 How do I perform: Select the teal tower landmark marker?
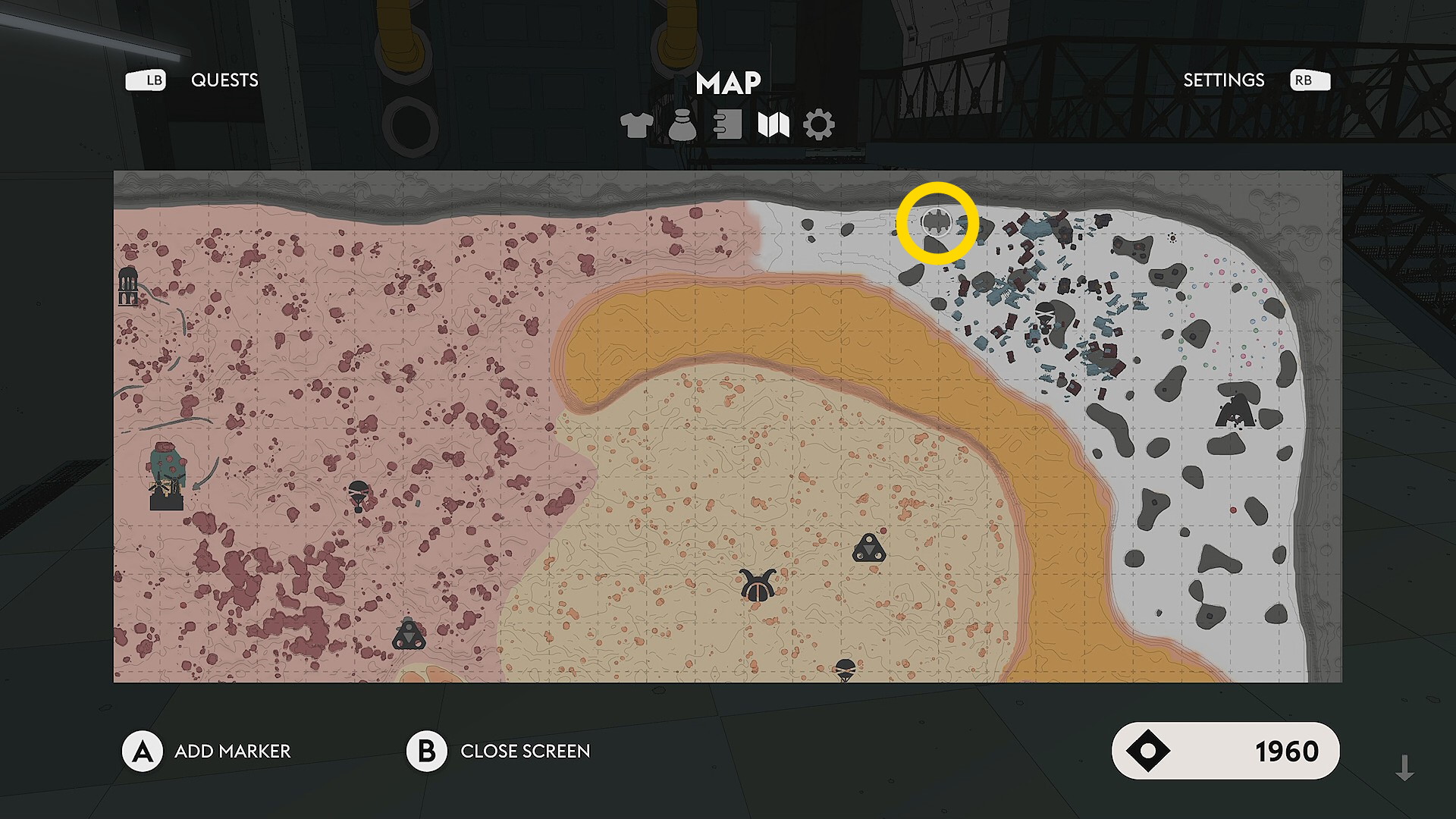pyautogui.click(x=167, y=475)
